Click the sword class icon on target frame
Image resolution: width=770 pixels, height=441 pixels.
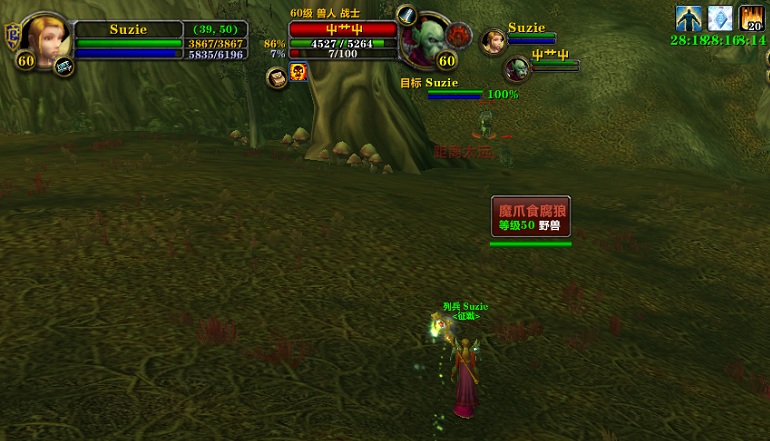pyautogui.click(x=407, y=15)
